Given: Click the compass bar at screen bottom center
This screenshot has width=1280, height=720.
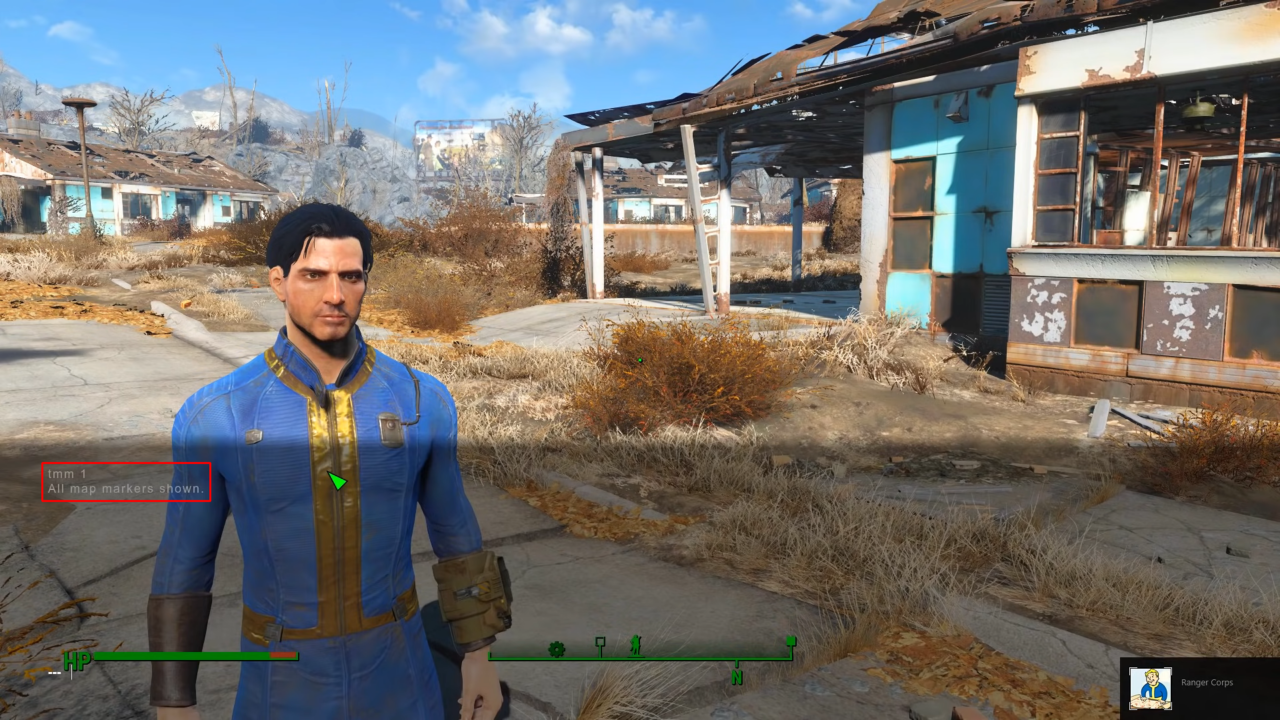Looking at the screenshot, I should pos(640,657).
